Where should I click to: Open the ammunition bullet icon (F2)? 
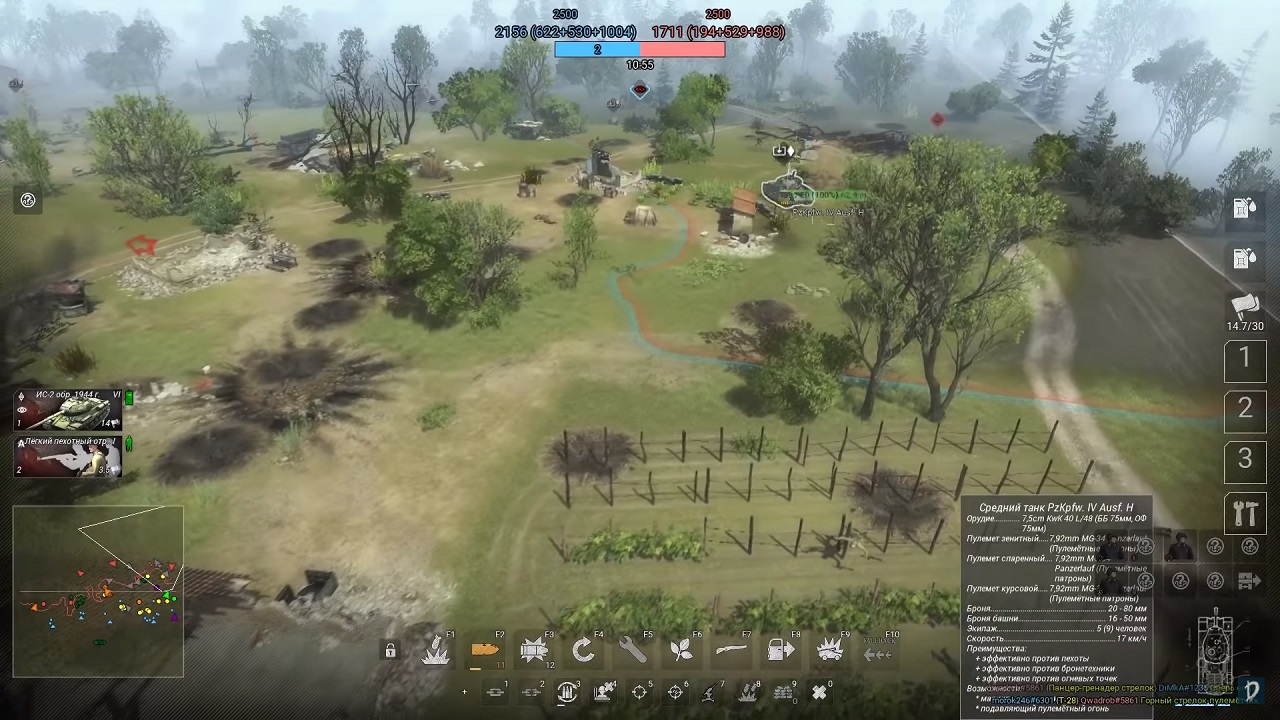point(484,651)
